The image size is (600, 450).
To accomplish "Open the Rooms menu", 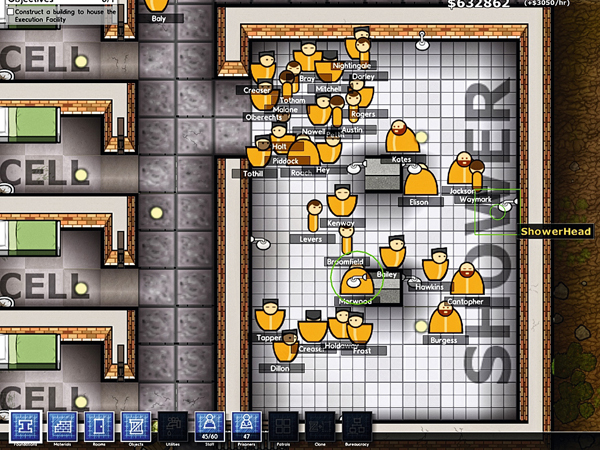I will pos(99,427).
